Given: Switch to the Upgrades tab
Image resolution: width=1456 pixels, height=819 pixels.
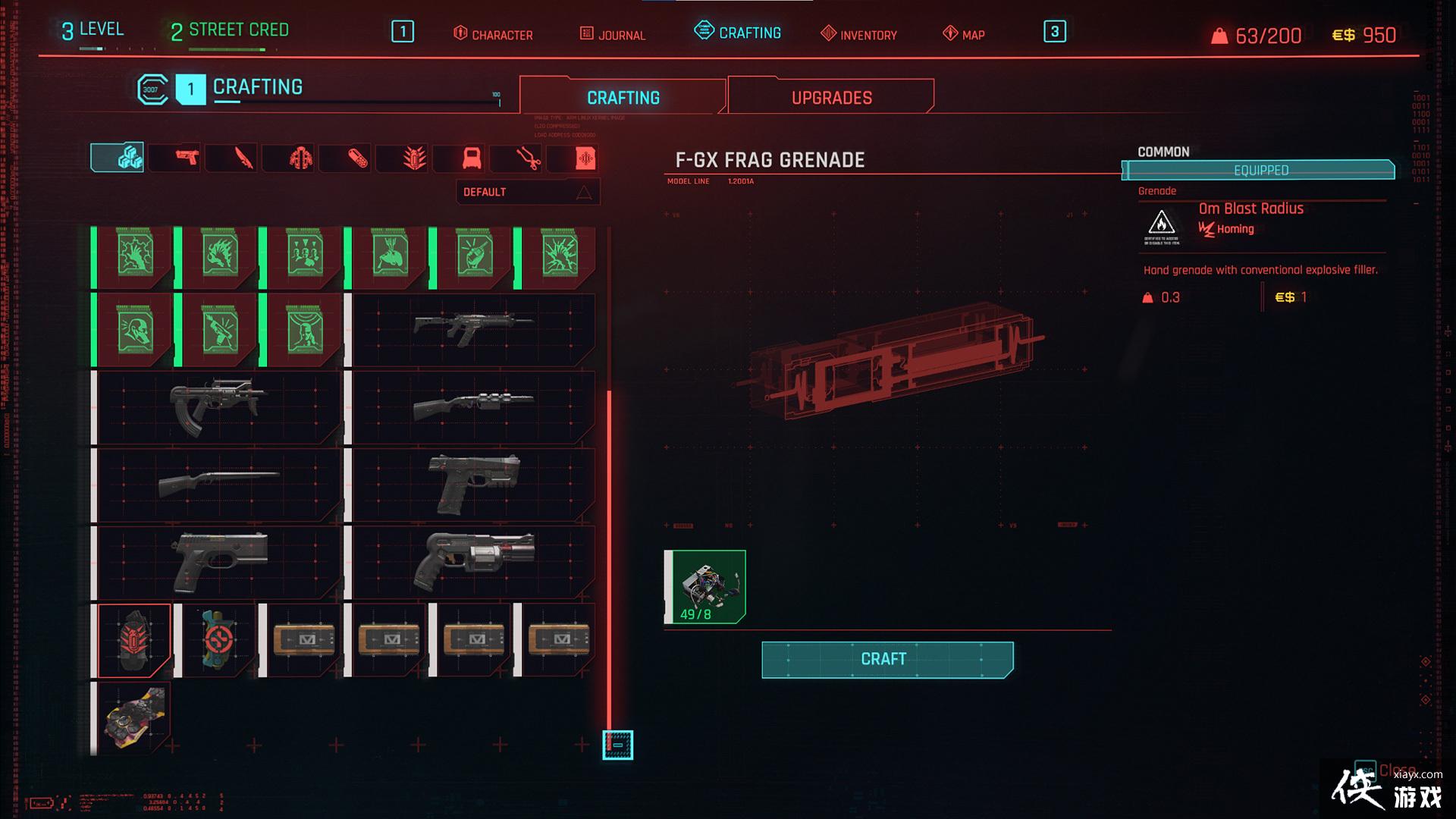Looking at the screenshot, I should pyautogui.click(x=831, y=98).
